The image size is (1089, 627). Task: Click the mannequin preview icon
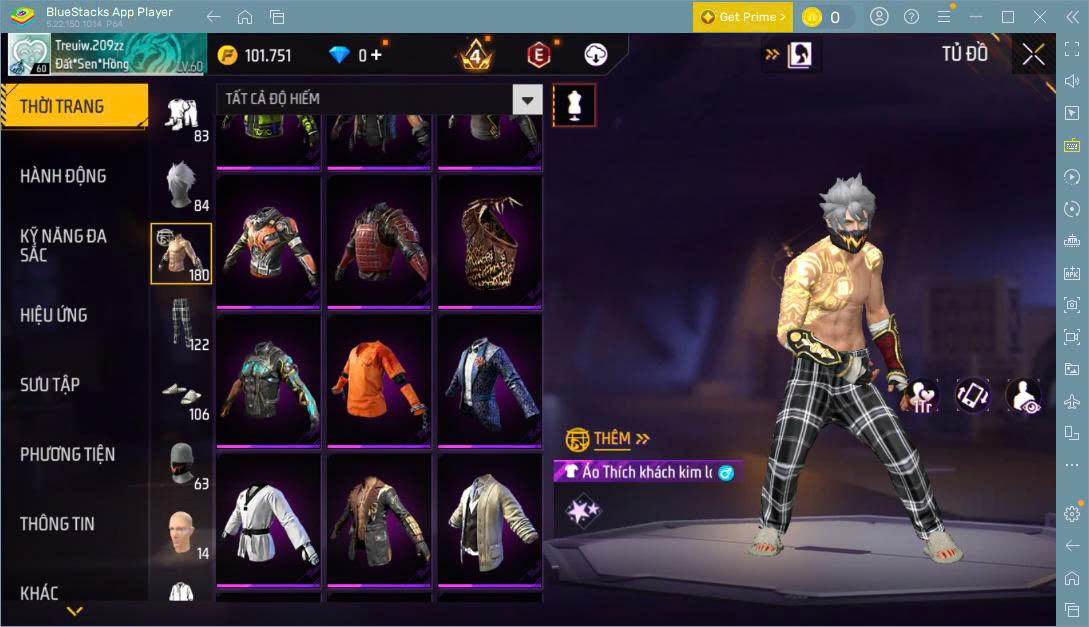574,104
